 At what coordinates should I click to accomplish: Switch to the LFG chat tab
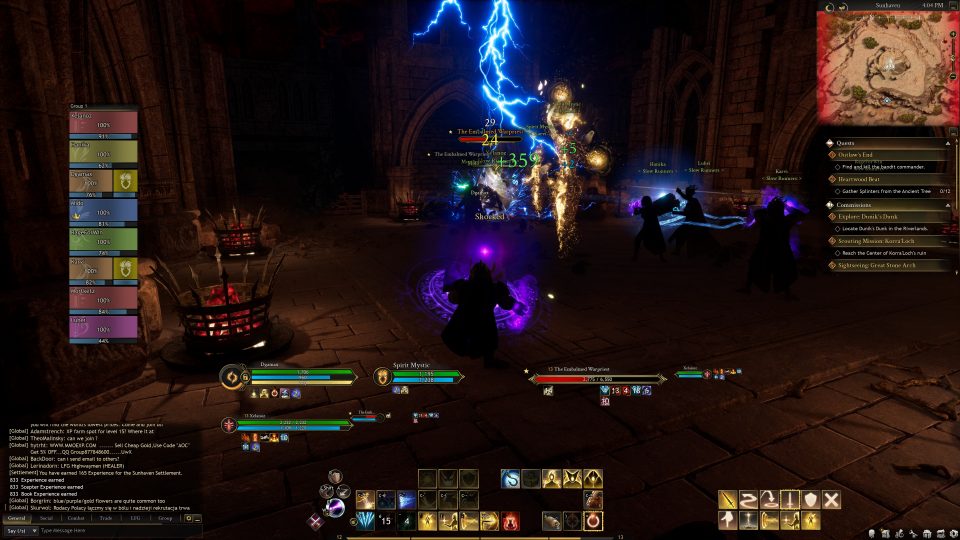click(135, 518)
